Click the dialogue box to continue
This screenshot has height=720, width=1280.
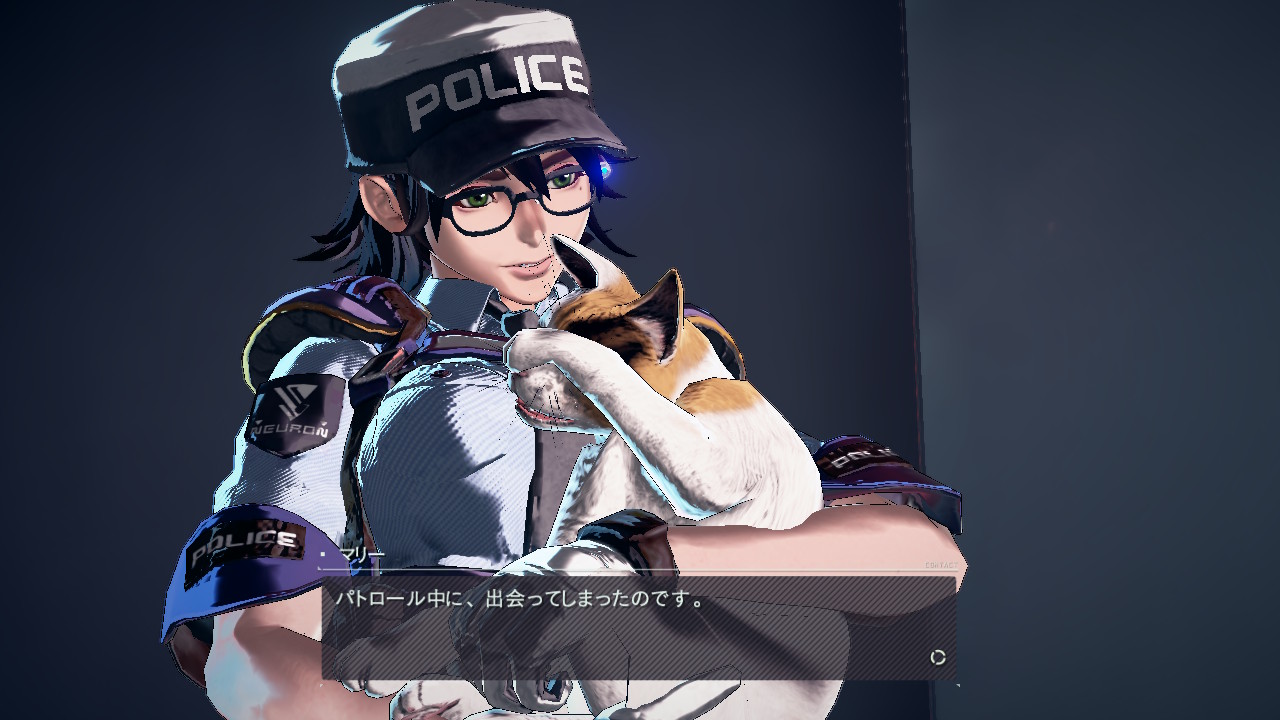click(638, 627)
